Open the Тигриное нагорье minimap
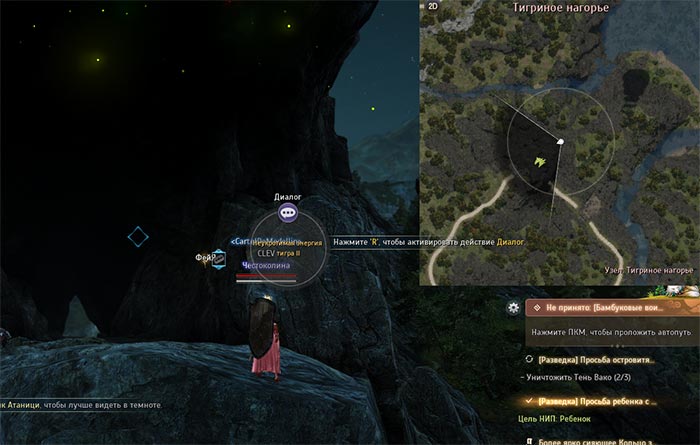 pyautogui.click(x=558, y=150)
